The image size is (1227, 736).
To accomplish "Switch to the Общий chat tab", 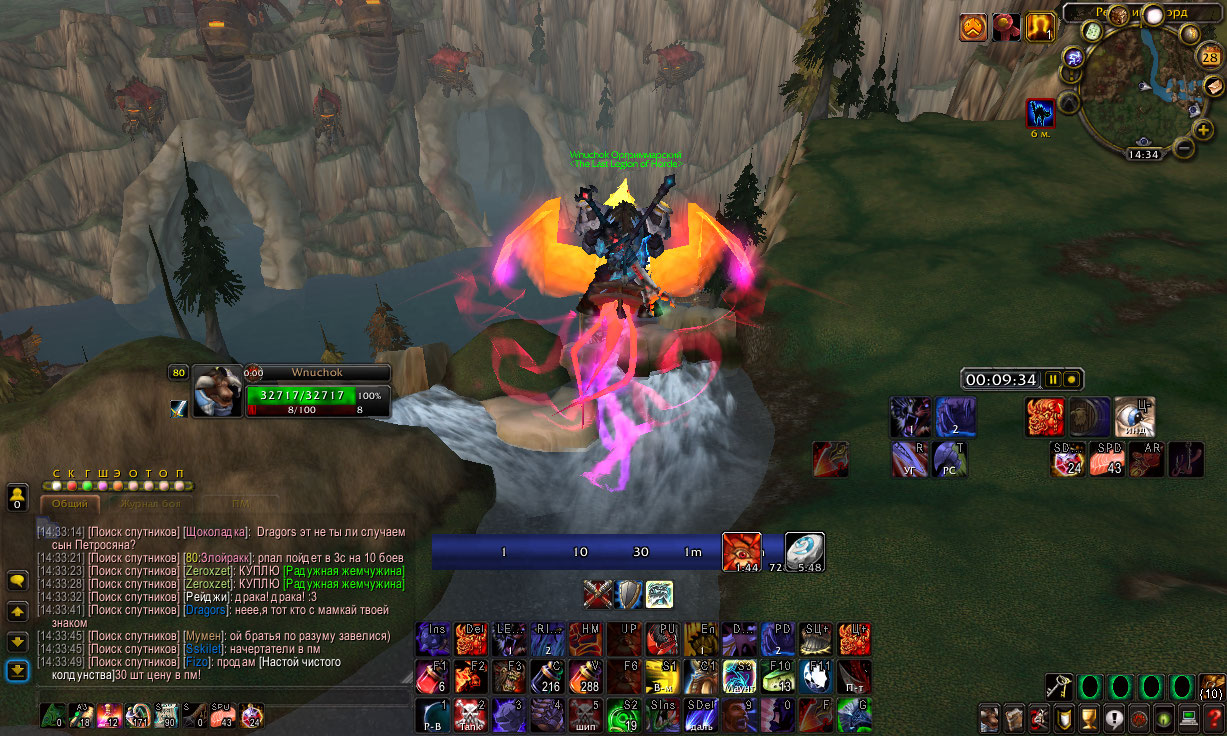I will pos(70,505).
